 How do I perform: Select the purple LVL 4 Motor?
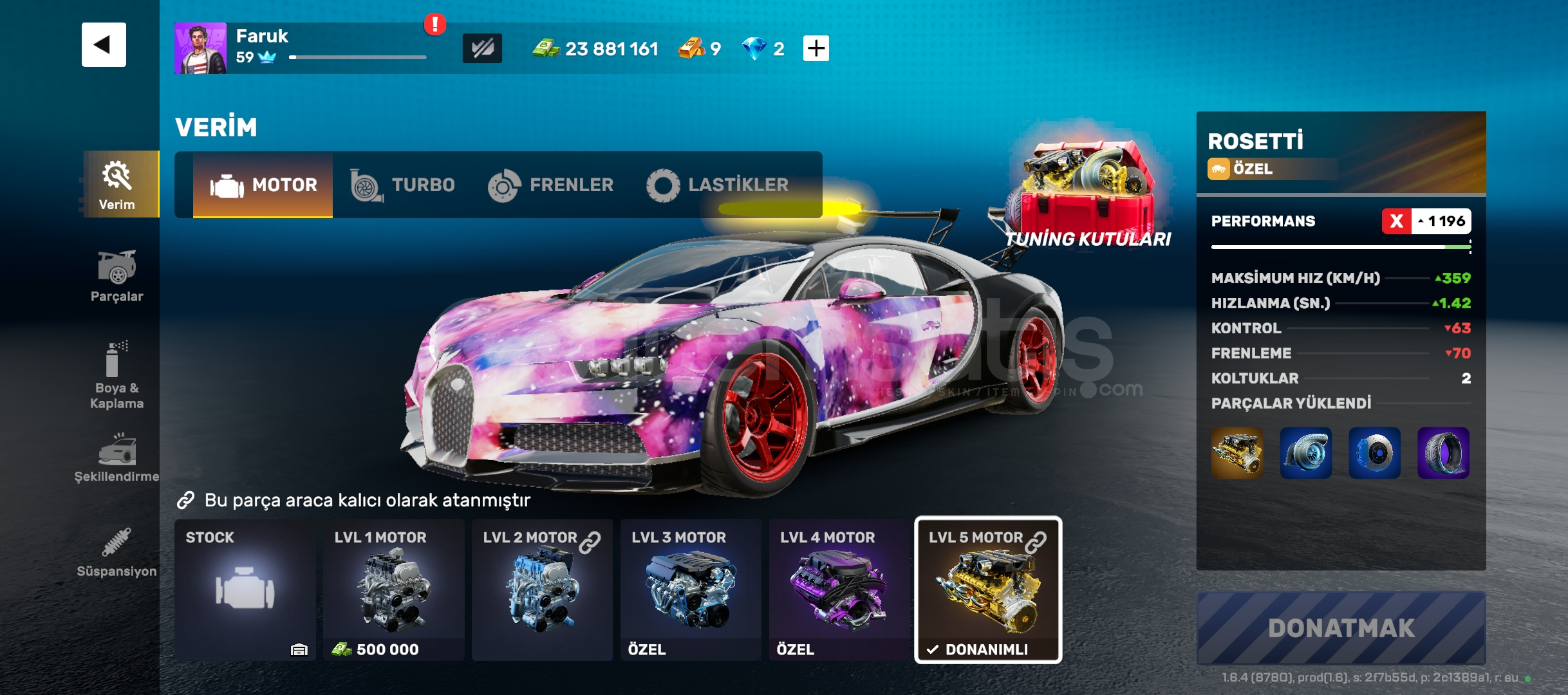(839, 590)
